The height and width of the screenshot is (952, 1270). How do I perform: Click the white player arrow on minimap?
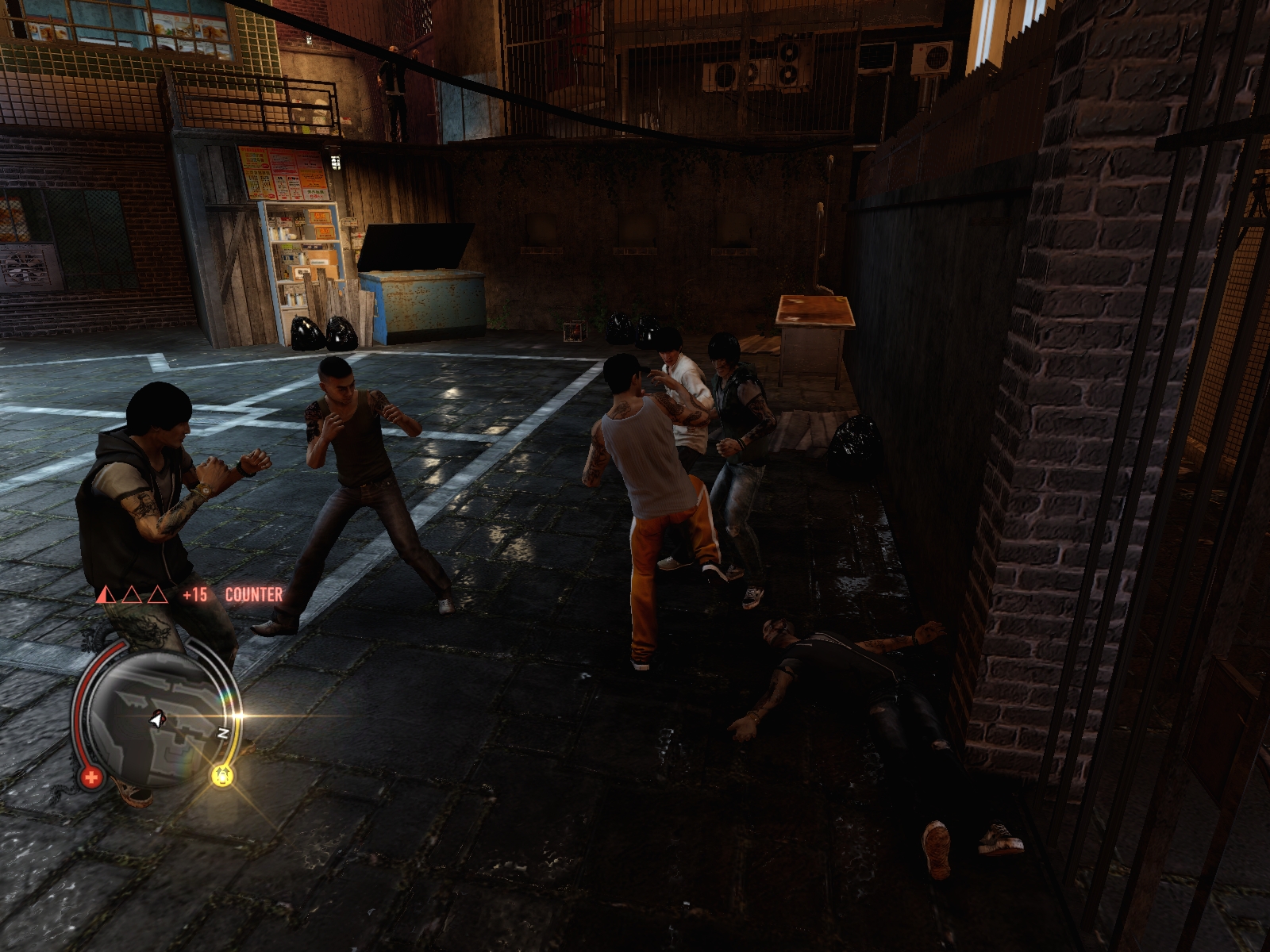[x=159, y=720]
